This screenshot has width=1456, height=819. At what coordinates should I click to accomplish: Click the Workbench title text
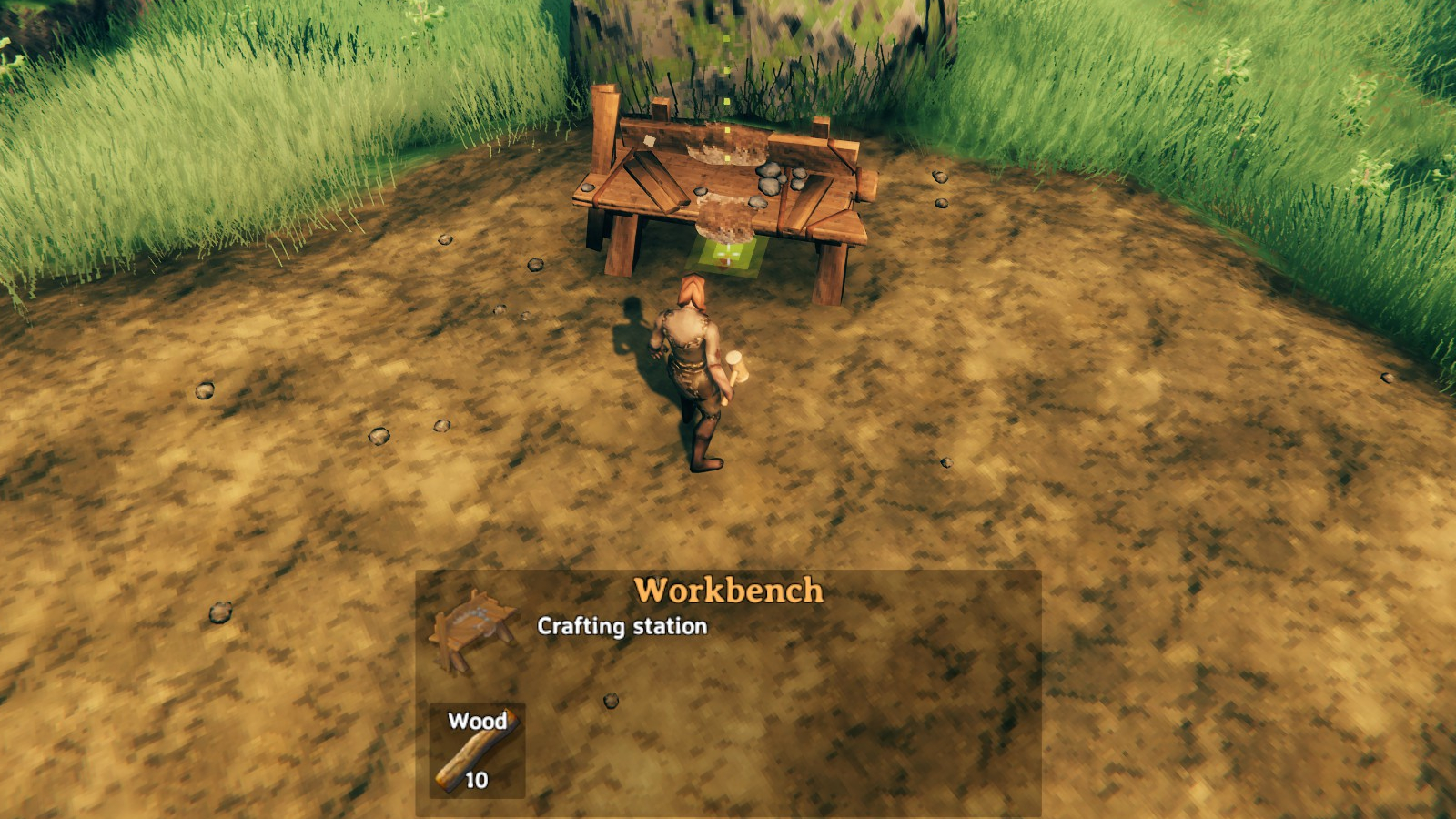pyautogui.click(x=728, y=591)
